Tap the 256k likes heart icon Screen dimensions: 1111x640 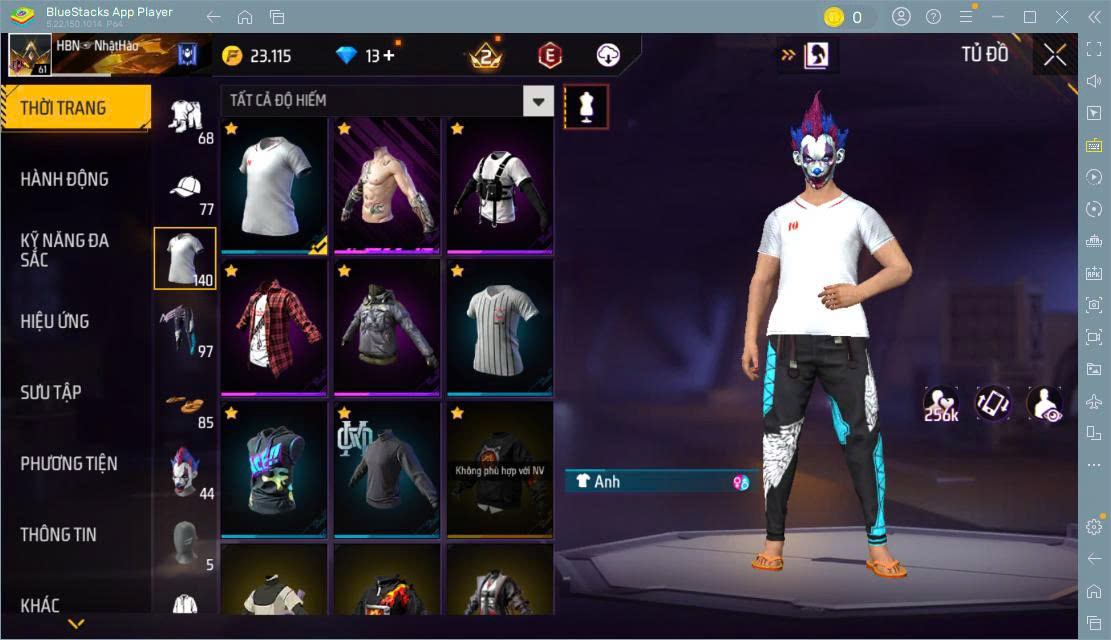pos(941,402)
